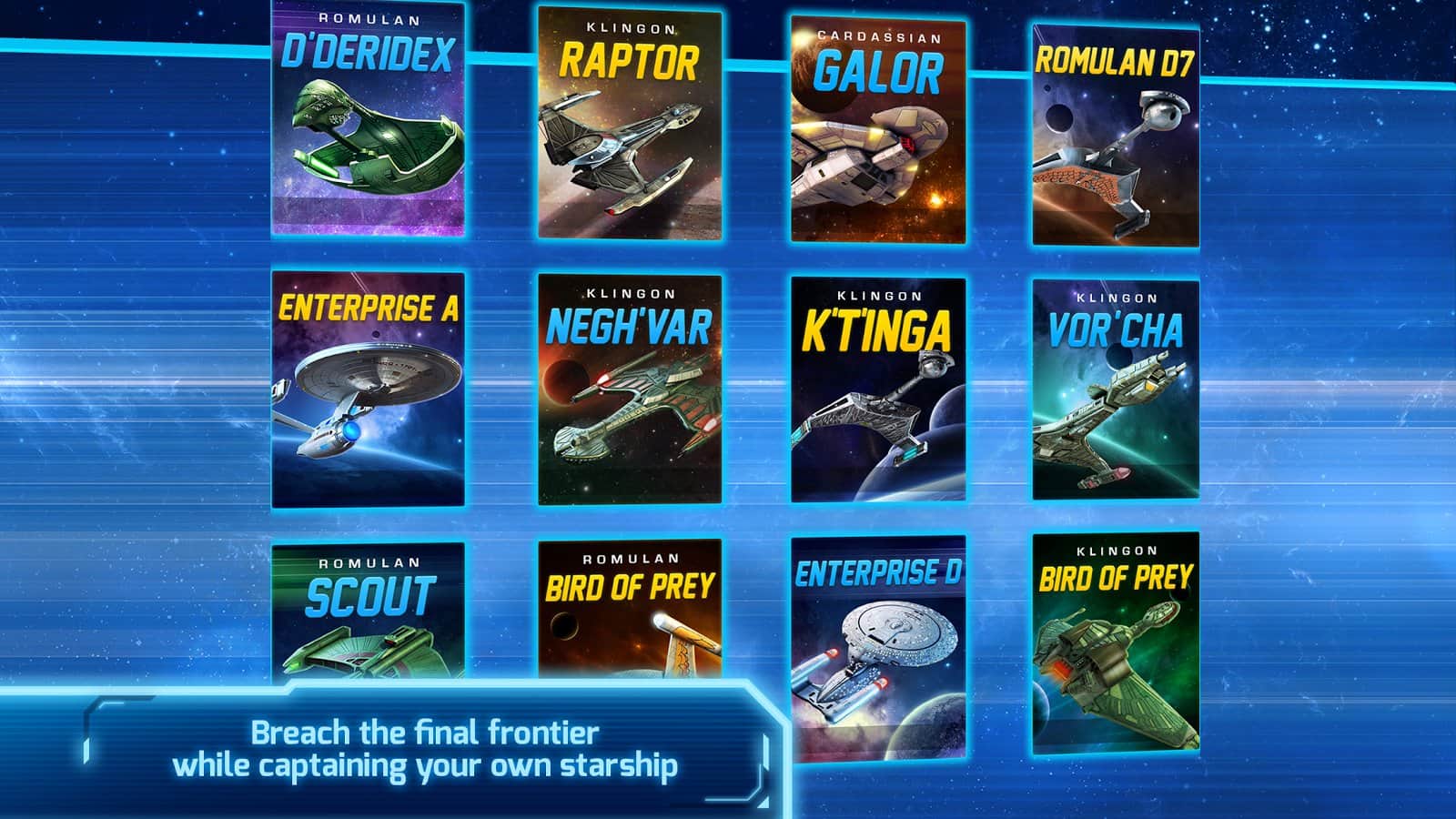The height and width of the screenshot is (819, 1456).
Task: Select the Romulan D7 ship card
Action: click(x=1116, y=136)
